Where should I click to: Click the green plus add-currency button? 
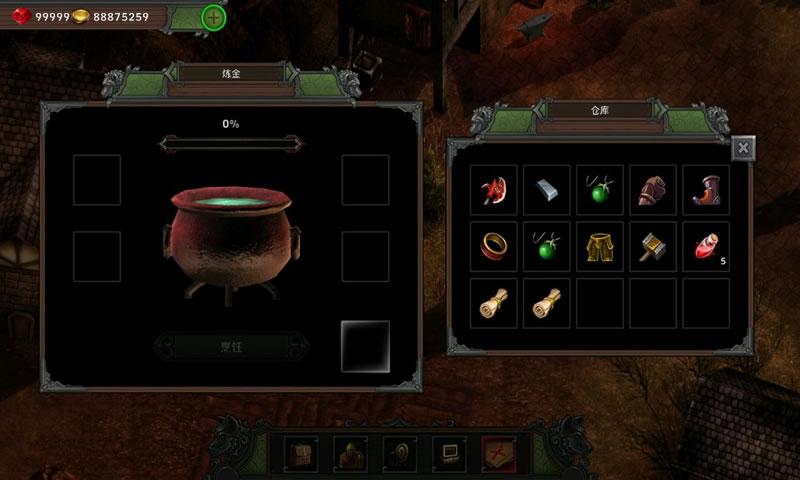[x=213, y=17]
